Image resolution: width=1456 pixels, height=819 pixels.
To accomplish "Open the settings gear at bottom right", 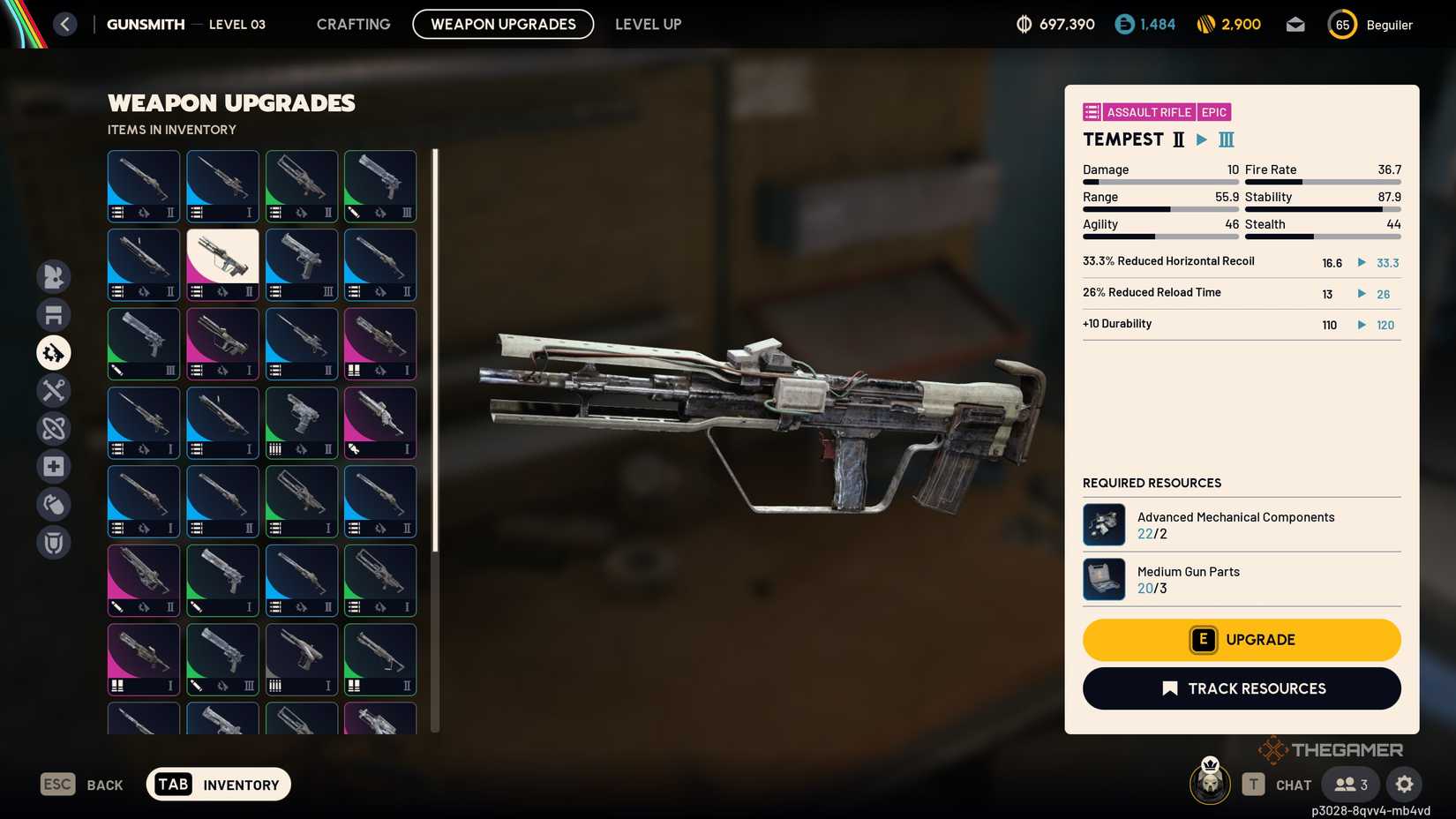I will coord(1405,784).
